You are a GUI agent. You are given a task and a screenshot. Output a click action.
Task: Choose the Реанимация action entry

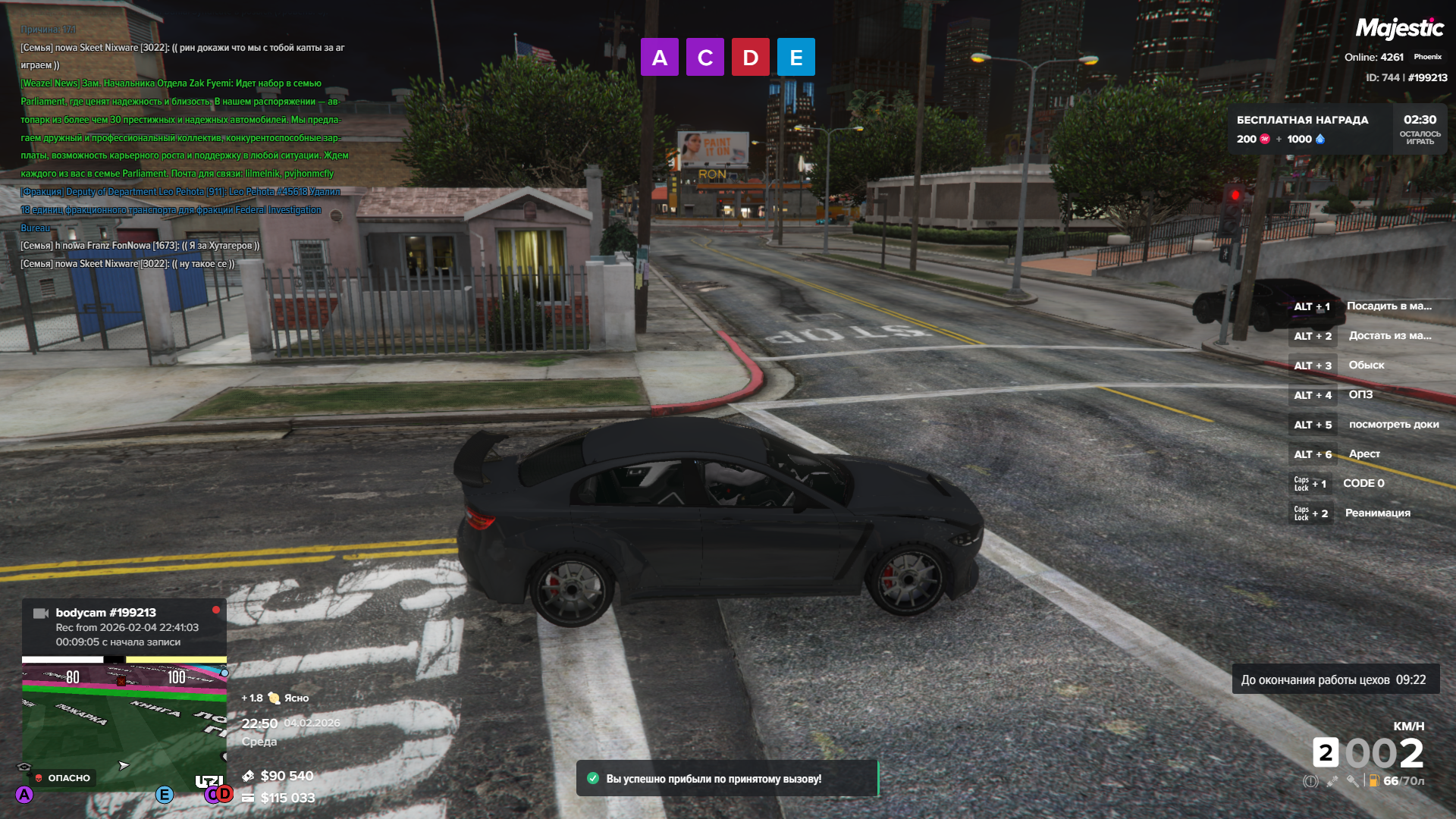[x=1377, y=513]
